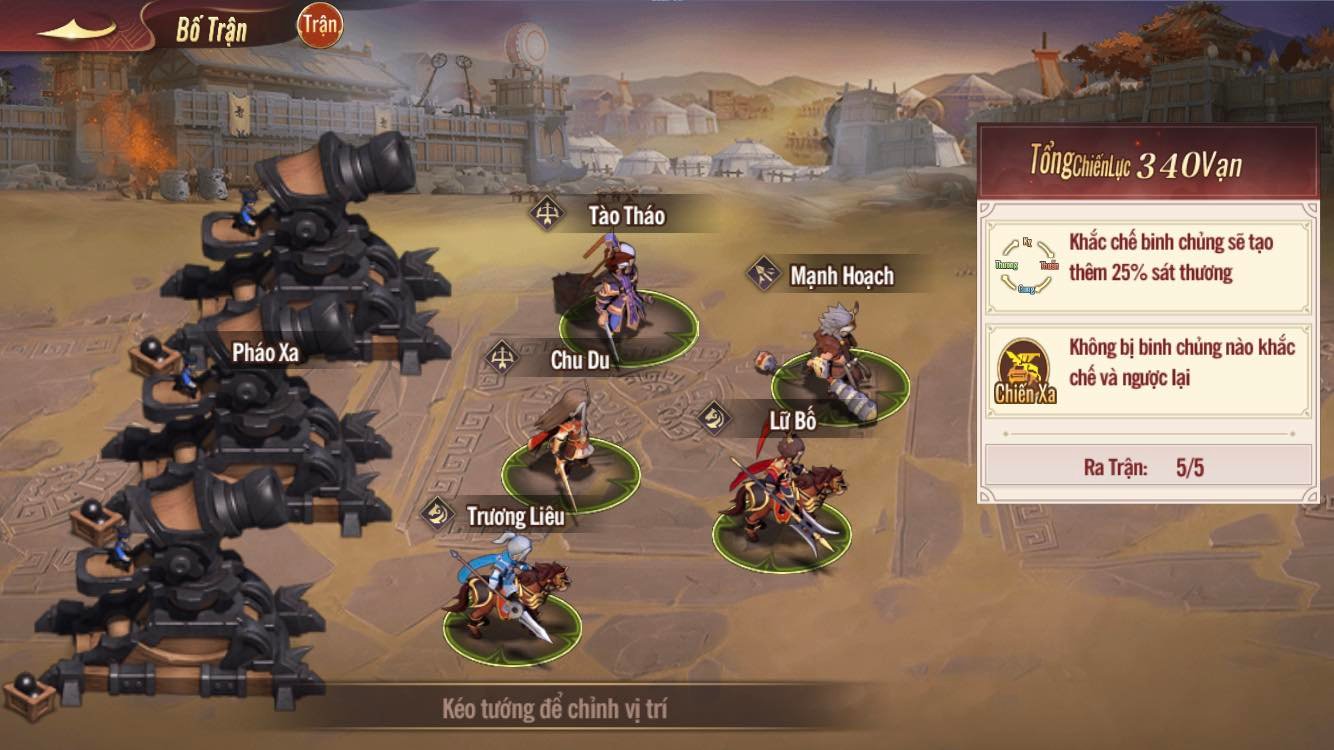Click the Thương label in the counter wheel

(1007, 265)
